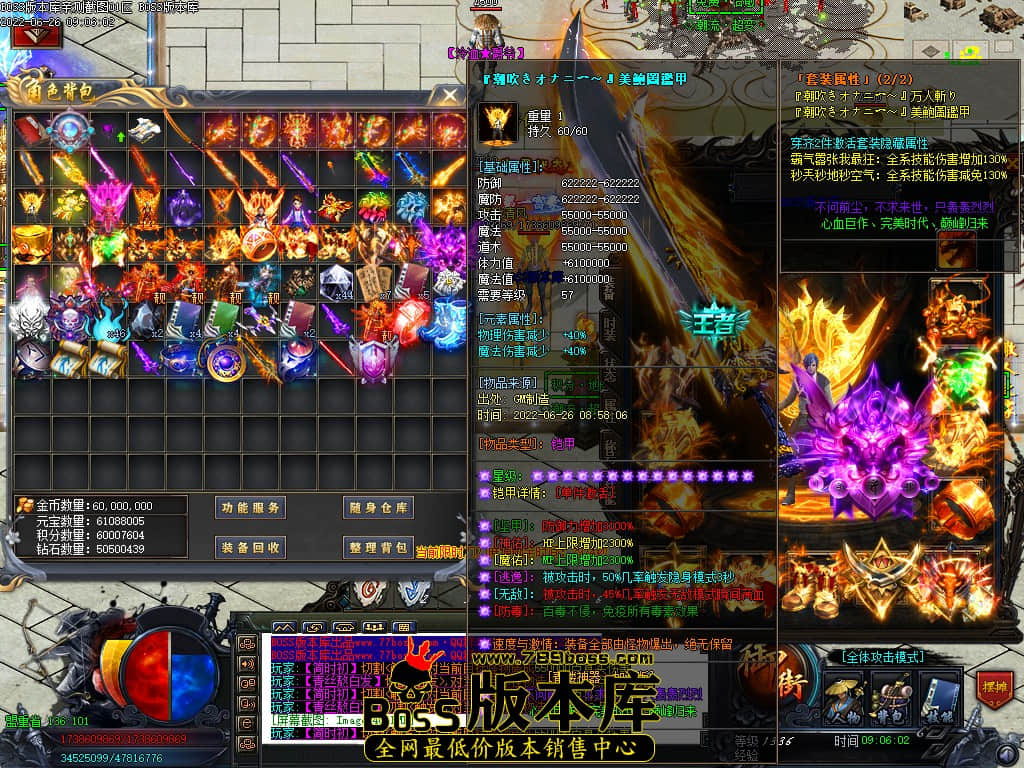The width and height of the screenshot is (1024, 768).
Task: Click the red 摆摊 stall banner
Action: pos(994,690)
